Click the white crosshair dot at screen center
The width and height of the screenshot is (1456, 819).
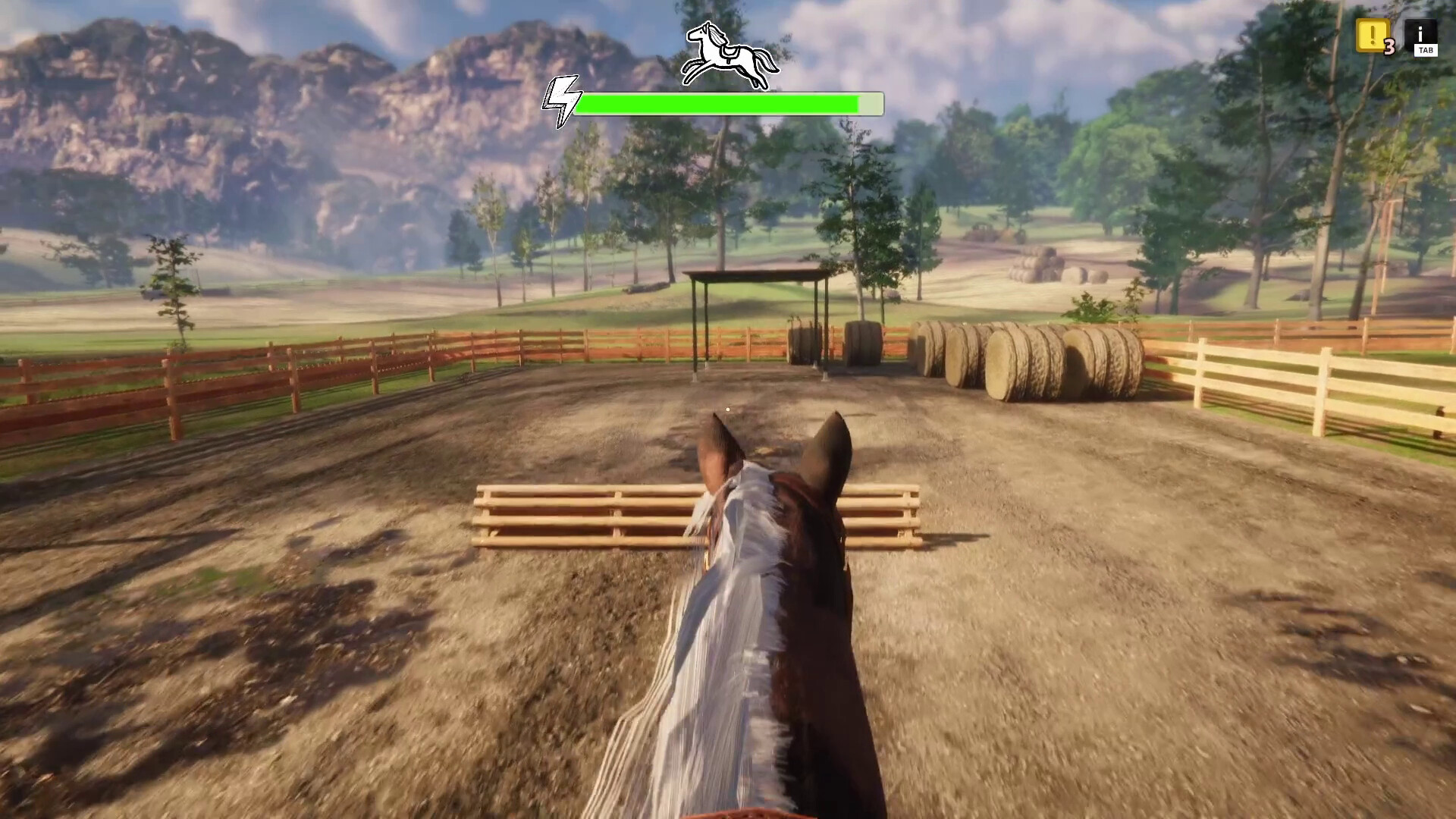pos(726,409)
